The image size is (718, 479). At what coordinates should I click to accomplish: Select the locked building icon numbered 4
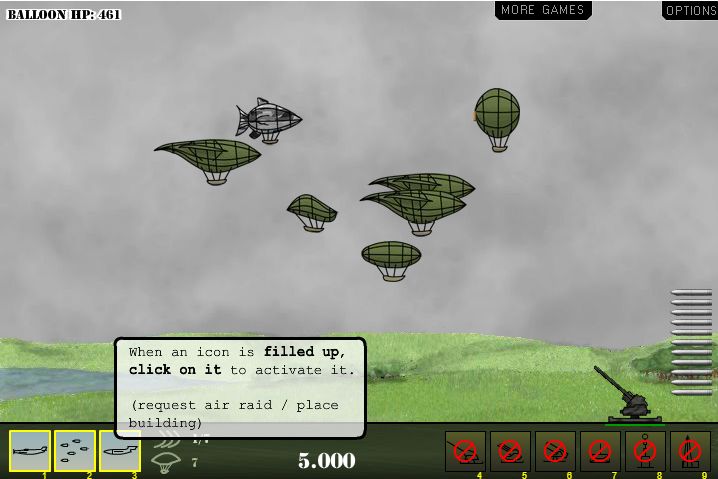[x=465, y=451]
